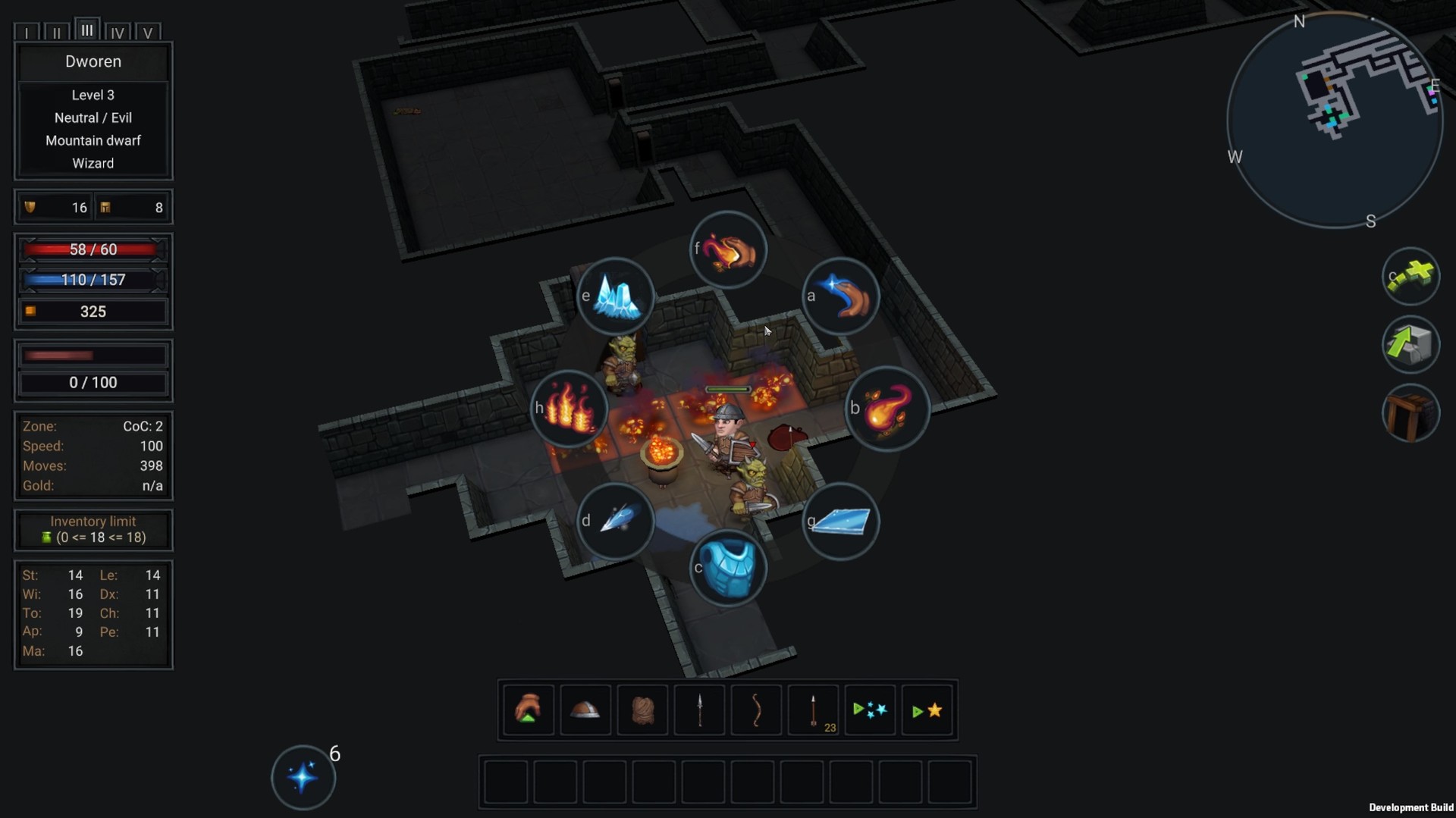Screen dimensions: 1456x818
Task: Select the ice blade spell labeled g
Action: pyautogui.click(x=842, y=522)
